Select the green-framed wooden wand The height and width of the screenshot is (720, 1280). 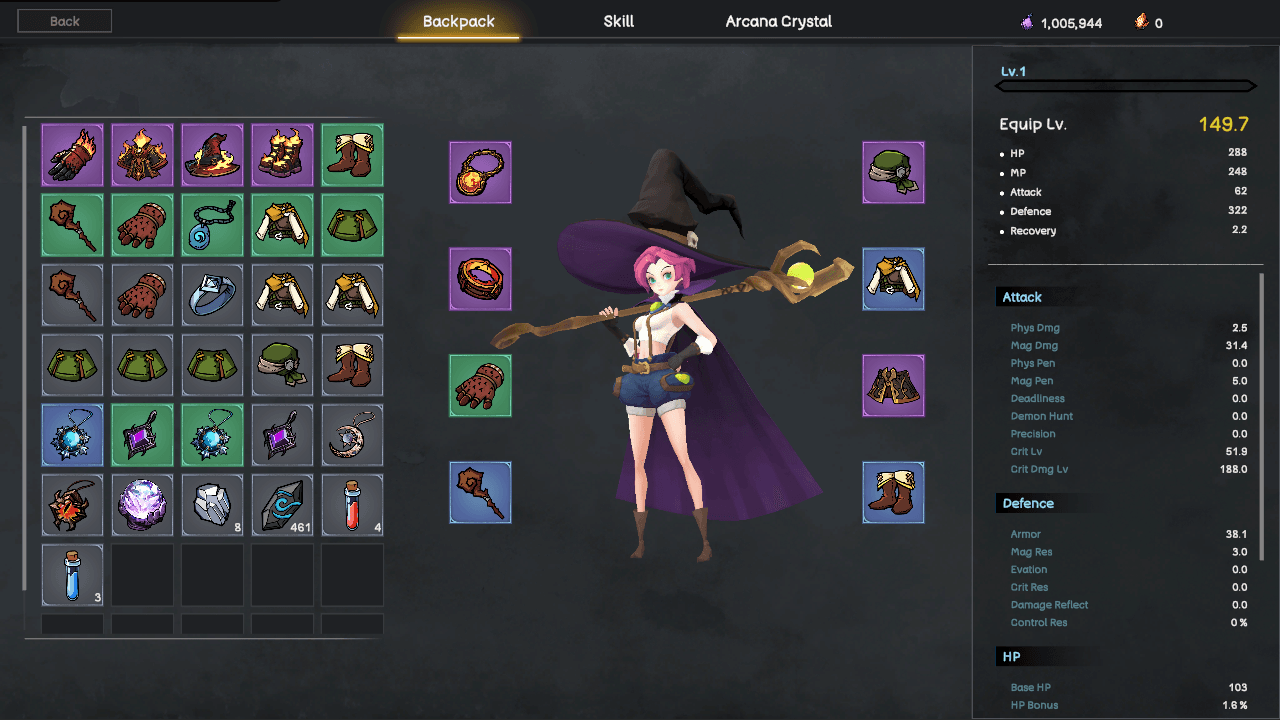[x=72, y=224]
